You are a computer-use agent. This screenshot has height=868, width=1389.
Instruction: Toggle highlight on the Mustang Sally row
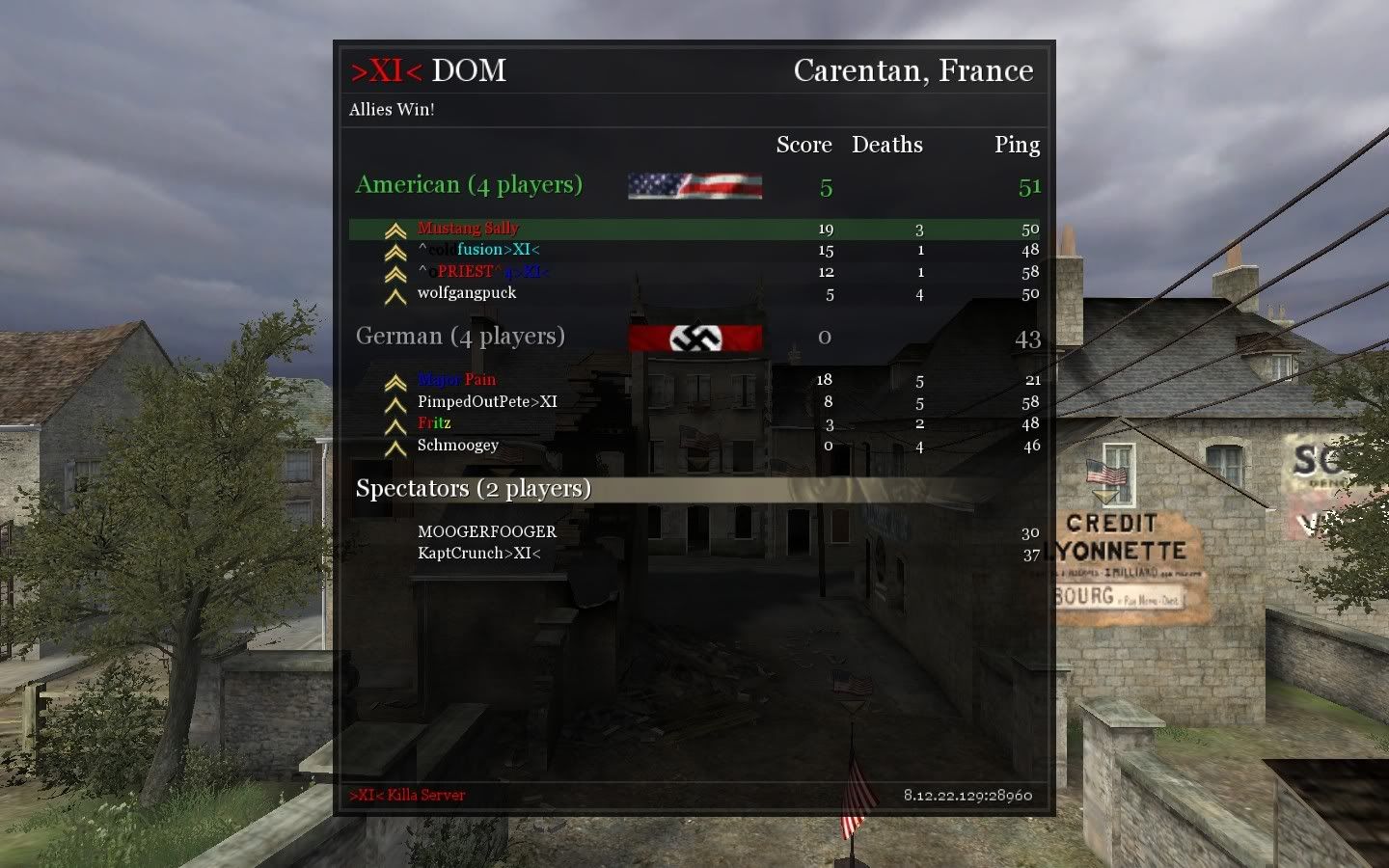(x=579, y=229)
